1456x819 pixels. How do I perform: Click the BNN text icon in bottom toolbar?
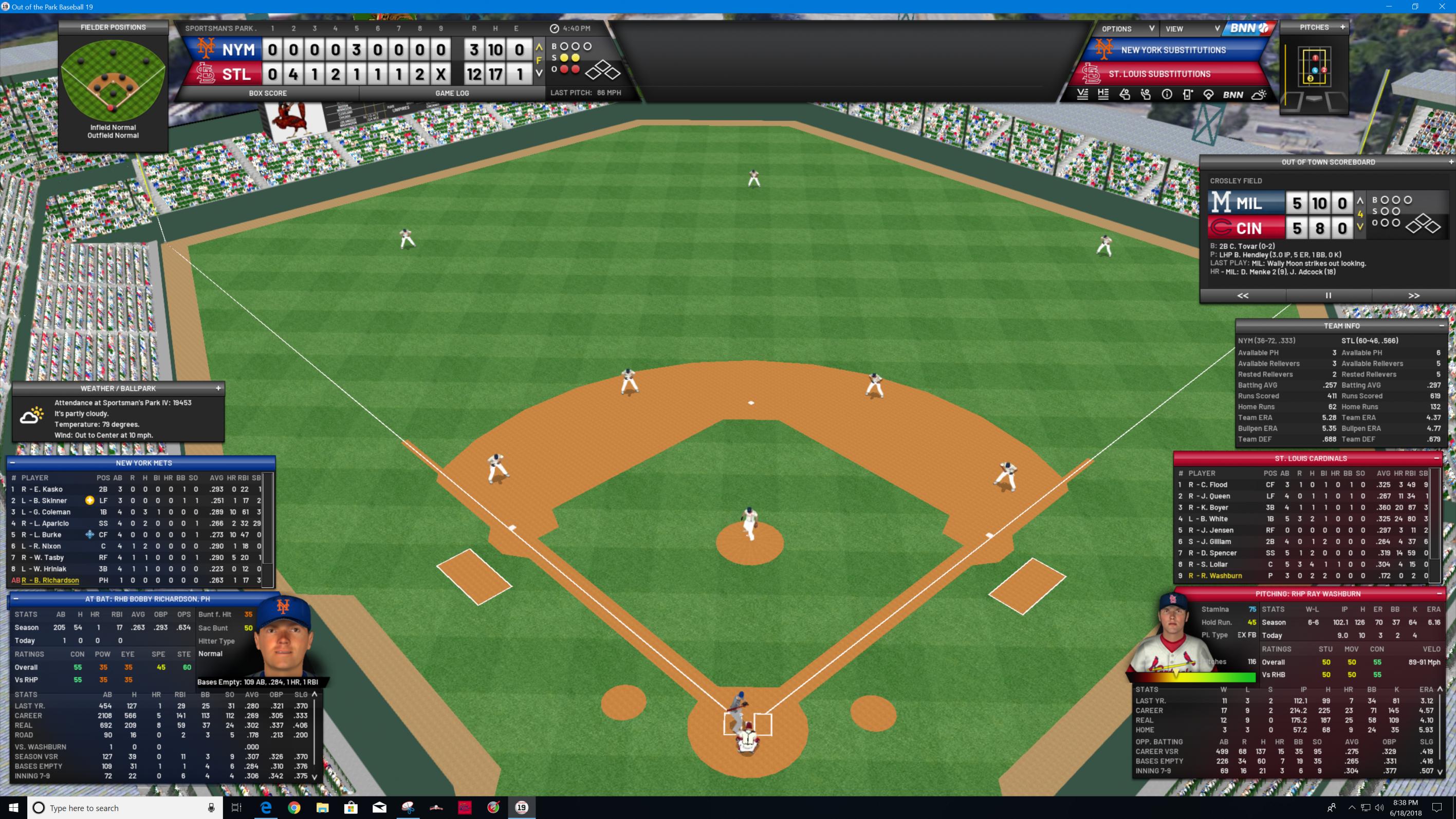[1233, 95]
